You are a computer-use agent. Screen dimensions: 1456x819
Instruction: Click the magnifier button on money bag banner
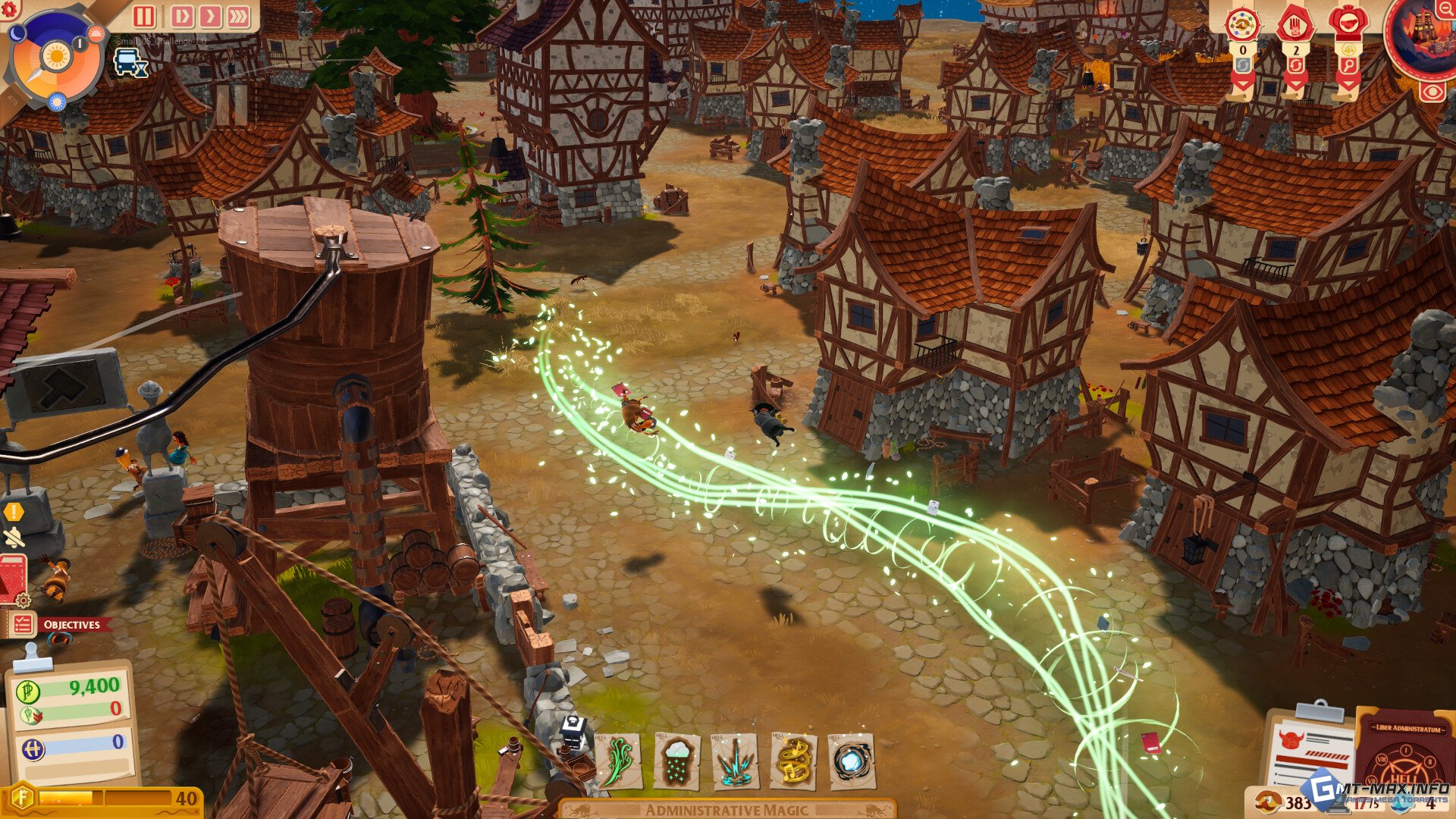[1348, 67]
